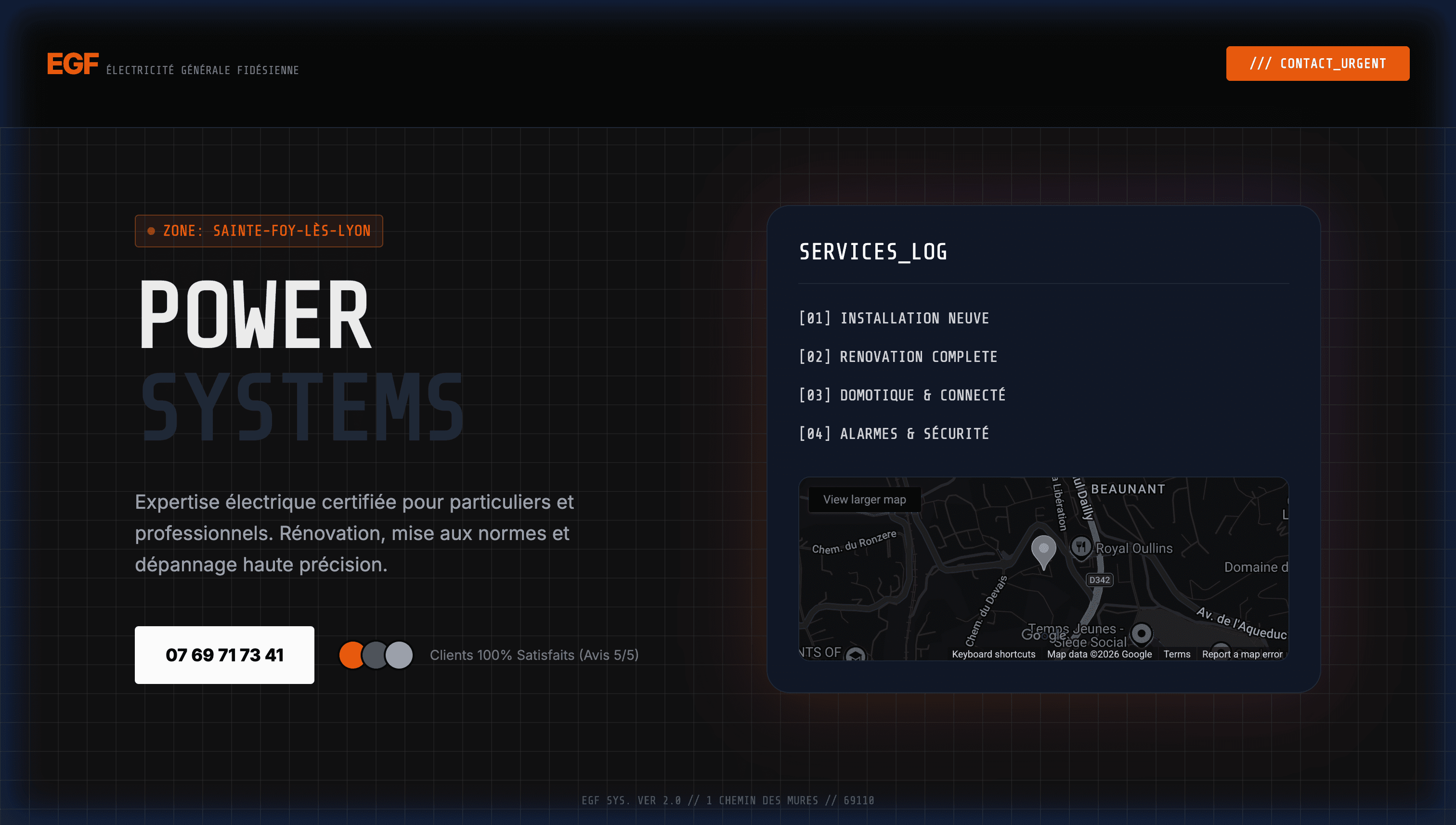Select the Renovation Complete service entry
Viewport: 1456px width, 825px height.
pos(898,357)
